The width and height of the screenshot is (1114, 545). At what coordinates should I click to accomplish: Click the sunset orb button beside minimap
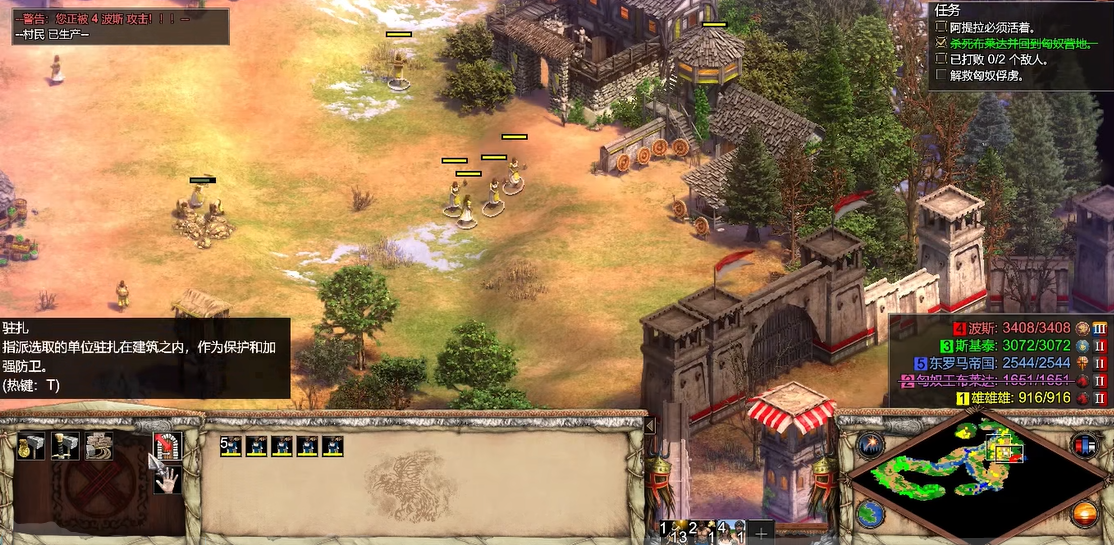[x=1083, y=515]
